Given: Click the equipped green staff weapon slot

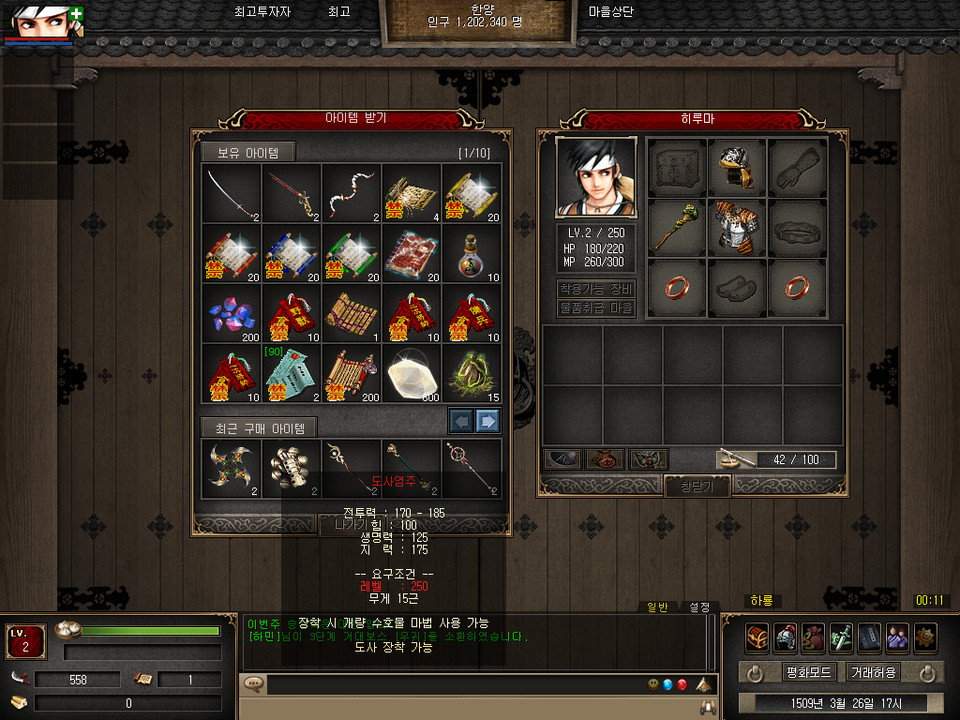Looking at the screenshot, I should tap(676, 227).
